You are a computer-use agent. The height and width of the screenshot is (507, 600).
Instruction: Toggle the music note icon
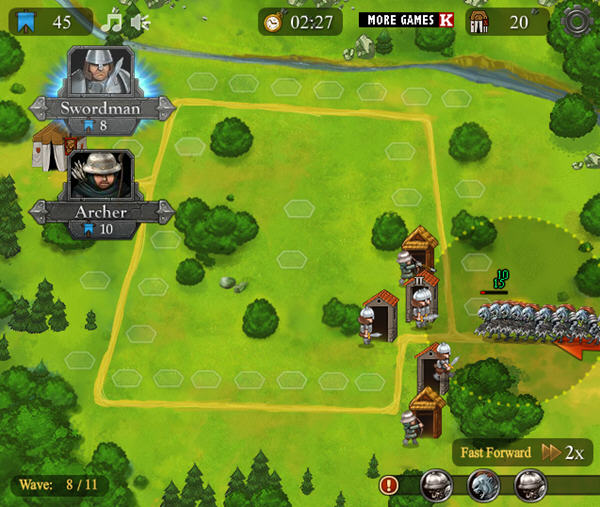coord(113,21)
